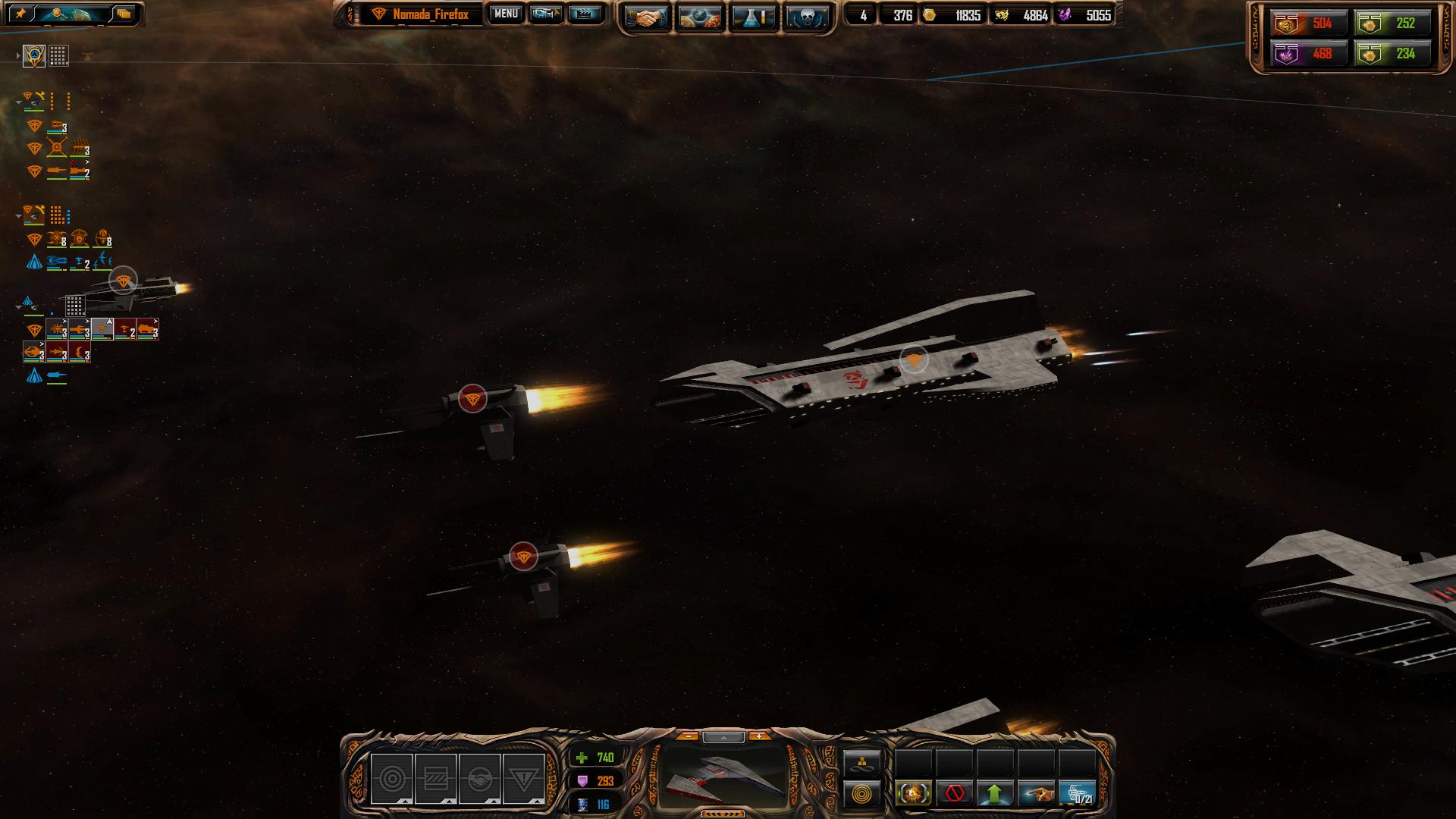Image resolution: width=1456 pixels, height=819 pixels.
Task: Activate the red stop command
Action: point(955,794)
